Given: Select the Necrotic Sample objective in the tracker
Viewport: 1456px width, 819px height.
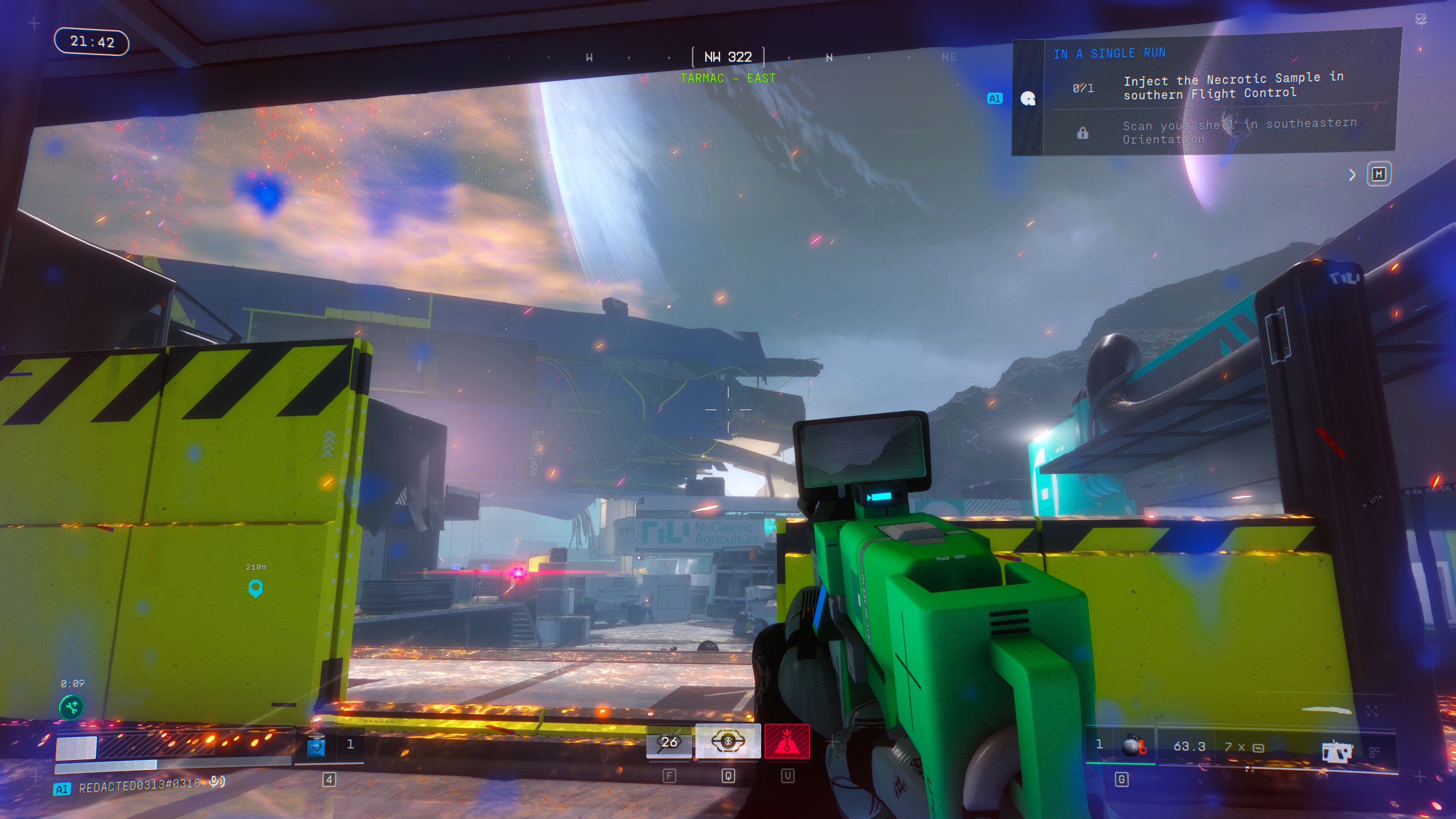Looking at the screenshot, I should [1232, 86].
